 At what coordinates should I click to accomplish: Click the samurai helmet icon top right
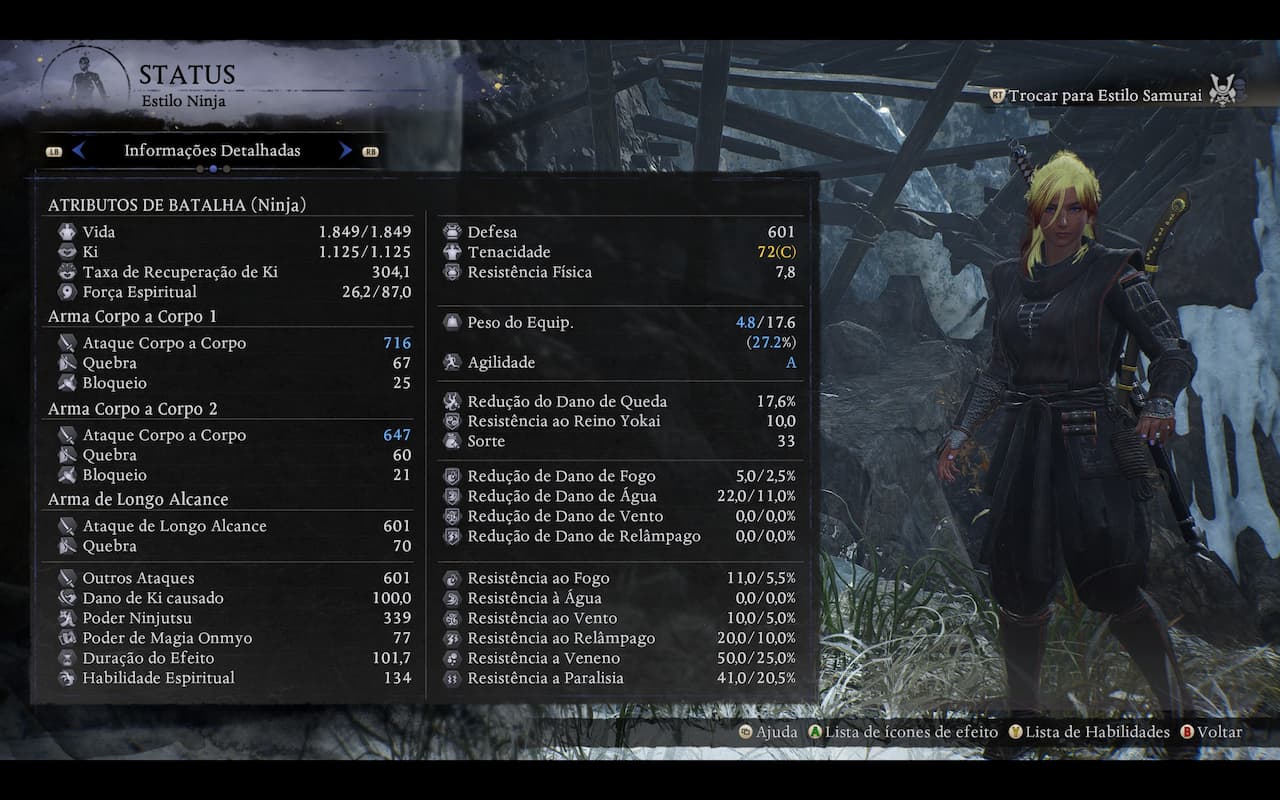[1225, 88]
